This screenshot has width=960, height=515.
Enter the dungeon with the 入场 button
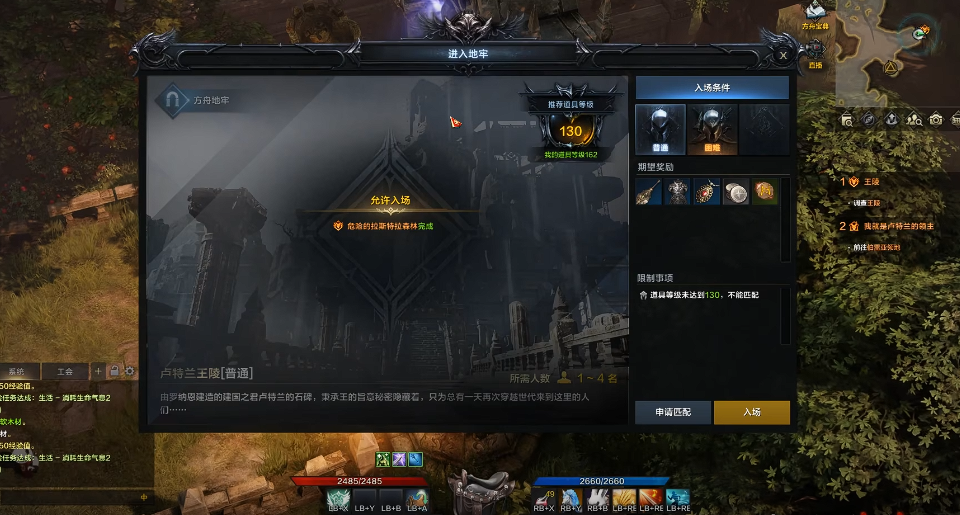point(752,412)
